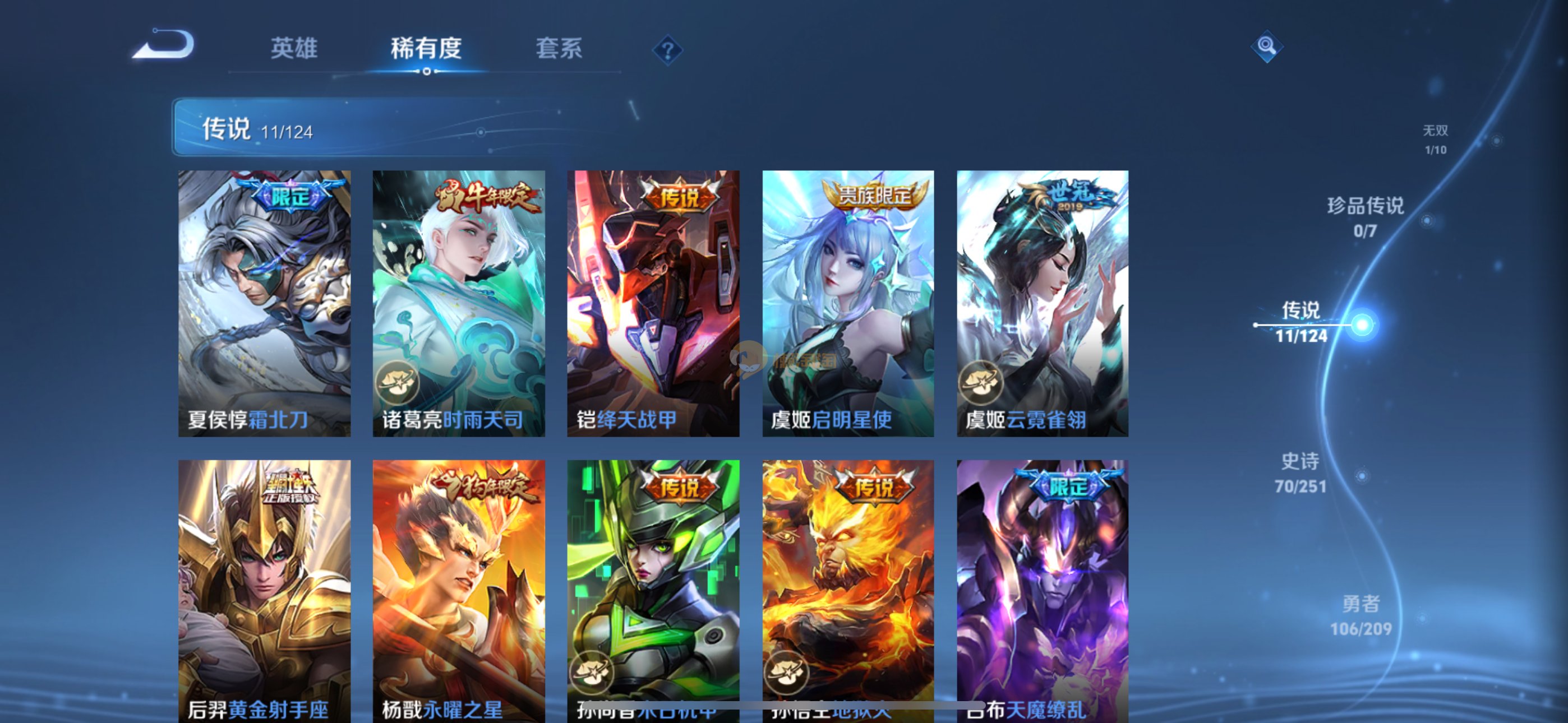Jump to the 无双 rarity section
The image size is (1568, 723).
[1435, 140]
